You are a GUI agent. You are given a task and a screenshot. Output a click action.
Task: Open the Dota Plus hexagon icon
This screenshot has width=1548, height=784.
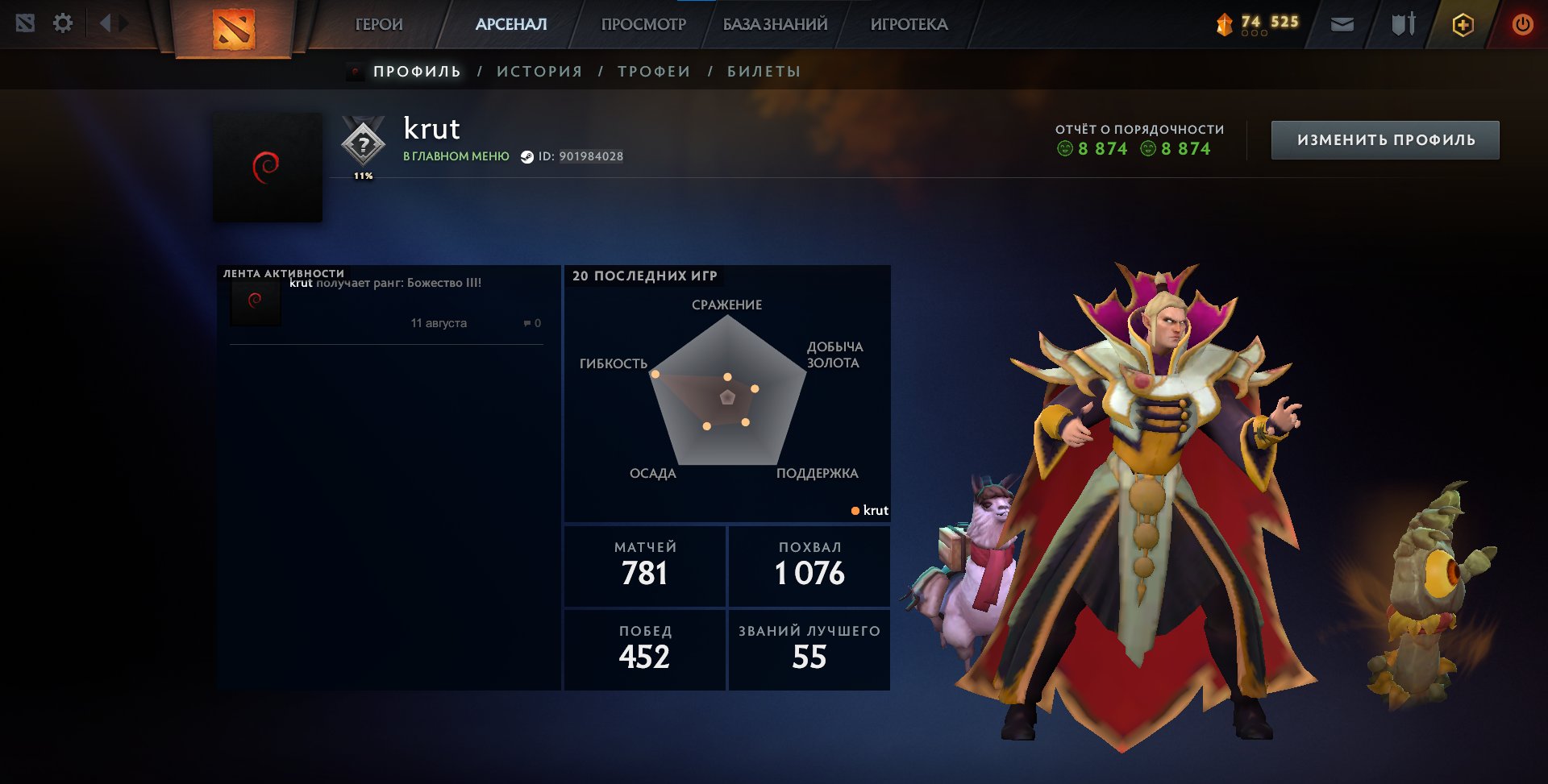coord(1463,25)
